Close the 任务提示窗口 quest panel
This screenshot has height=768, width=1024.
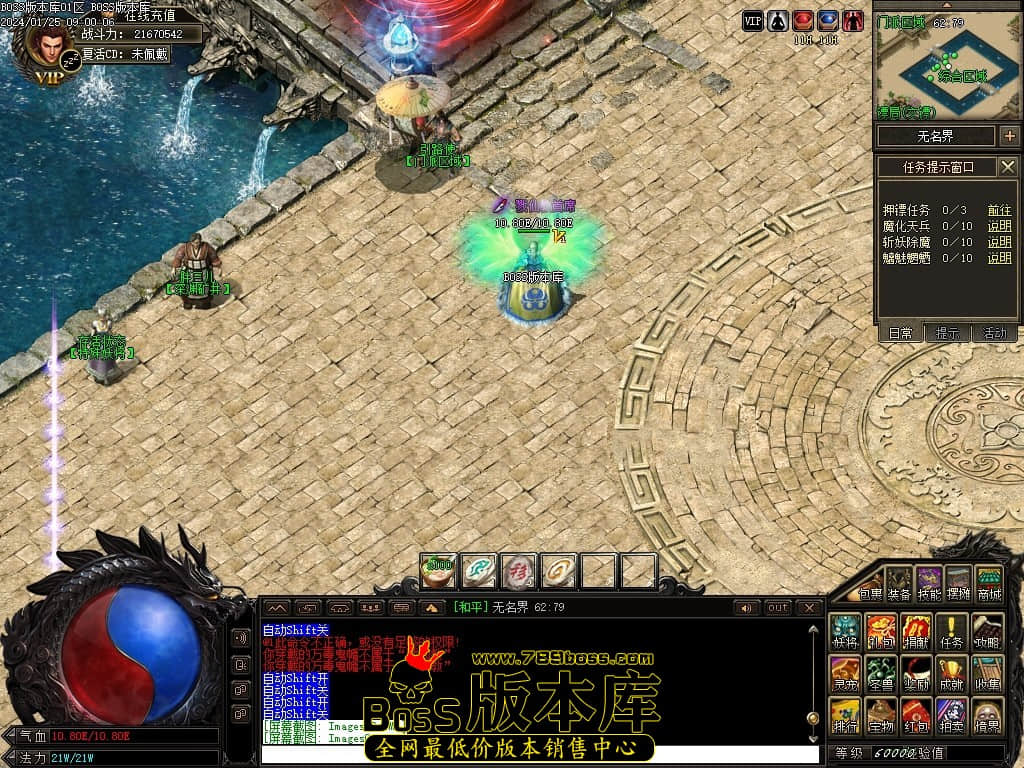click(1008, 167)
